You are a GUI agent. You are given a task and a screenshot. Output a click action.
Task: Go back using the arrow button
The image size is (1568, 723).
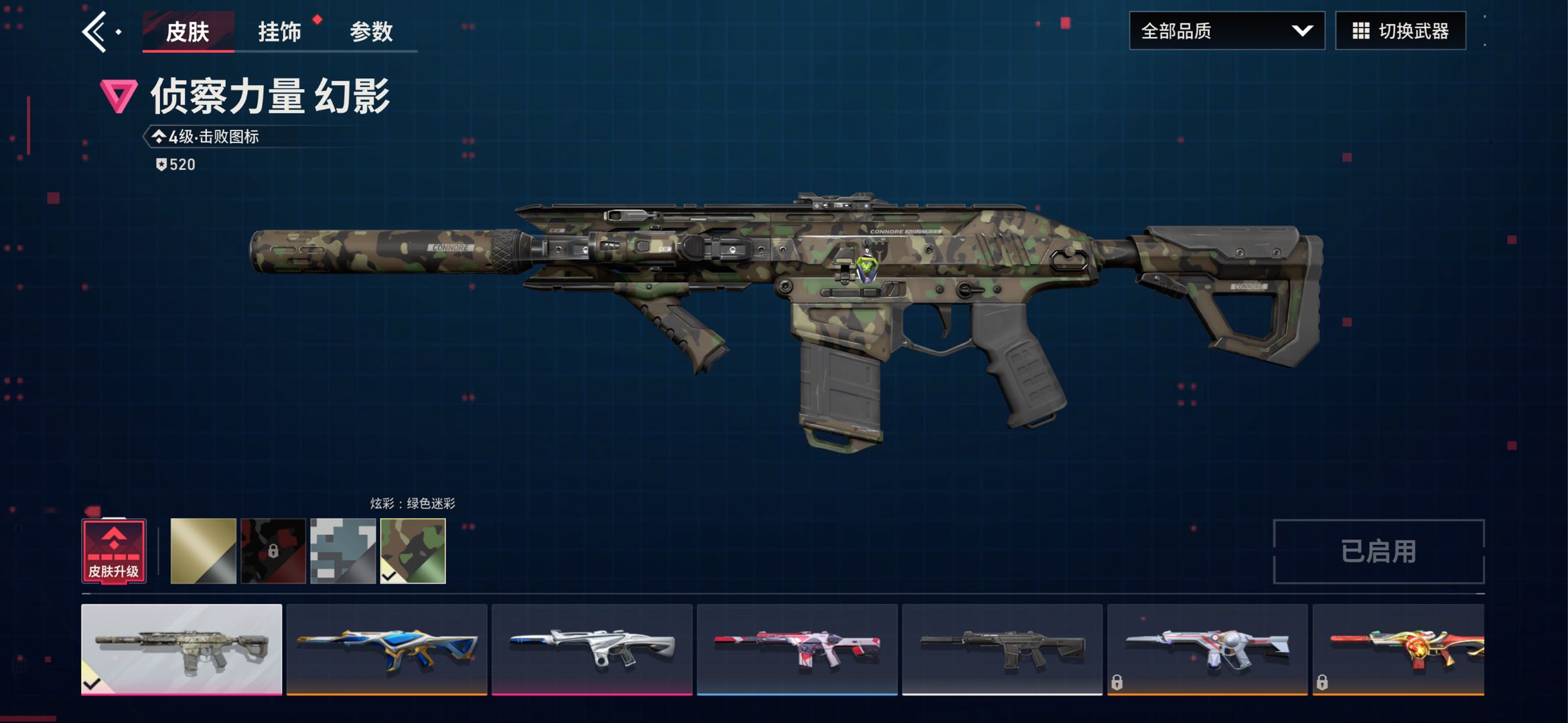[95, 31]
